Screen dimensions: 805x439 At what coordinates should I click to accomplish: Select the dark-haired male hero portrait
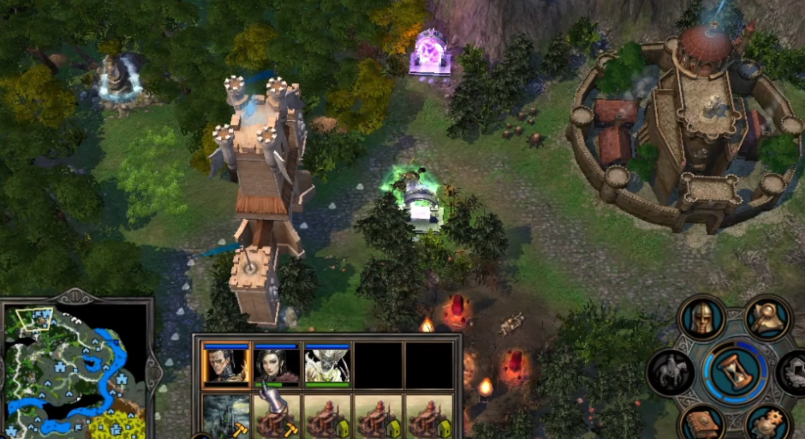[x=226, y=366]
